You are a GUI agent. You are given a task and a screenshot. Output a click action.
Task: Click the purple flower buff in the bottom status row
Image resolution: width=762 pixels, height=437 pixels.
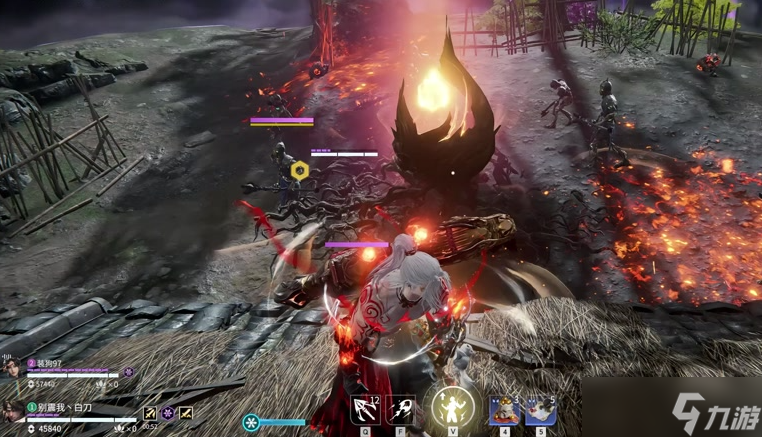168,413
